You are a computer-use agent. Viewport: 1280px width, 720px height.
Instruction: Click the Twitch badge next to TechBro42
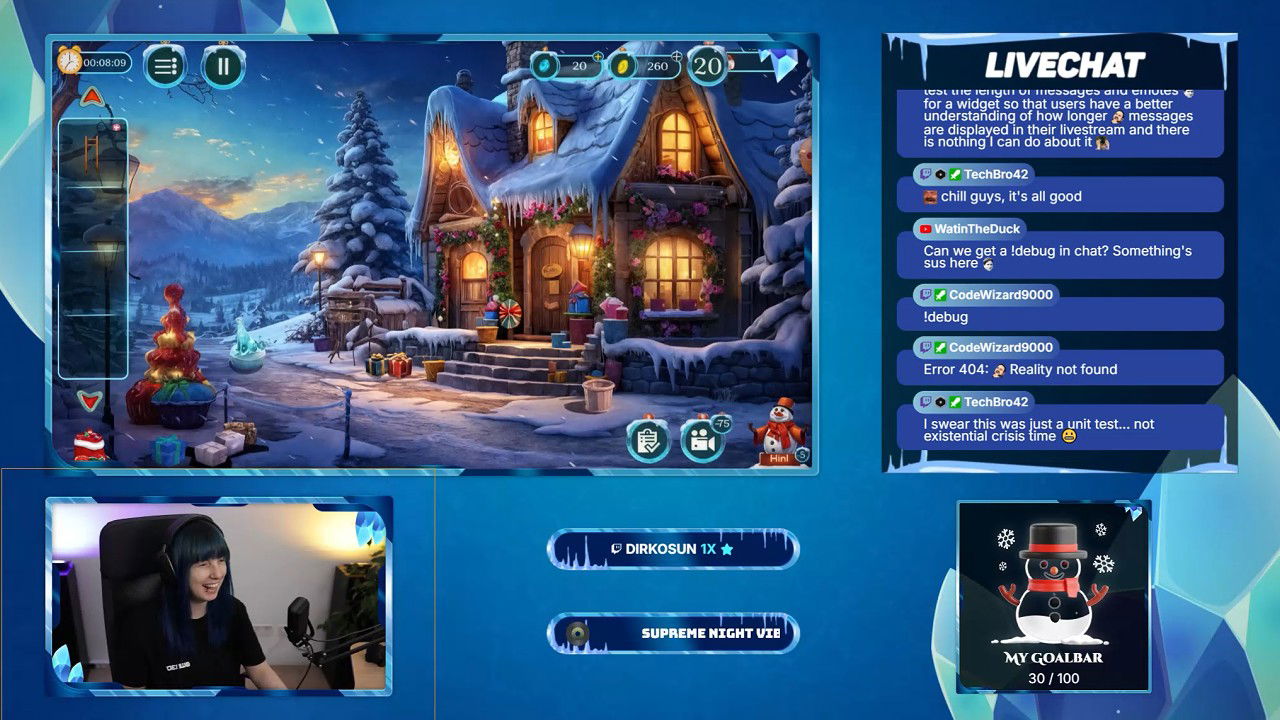pos(922,174)
